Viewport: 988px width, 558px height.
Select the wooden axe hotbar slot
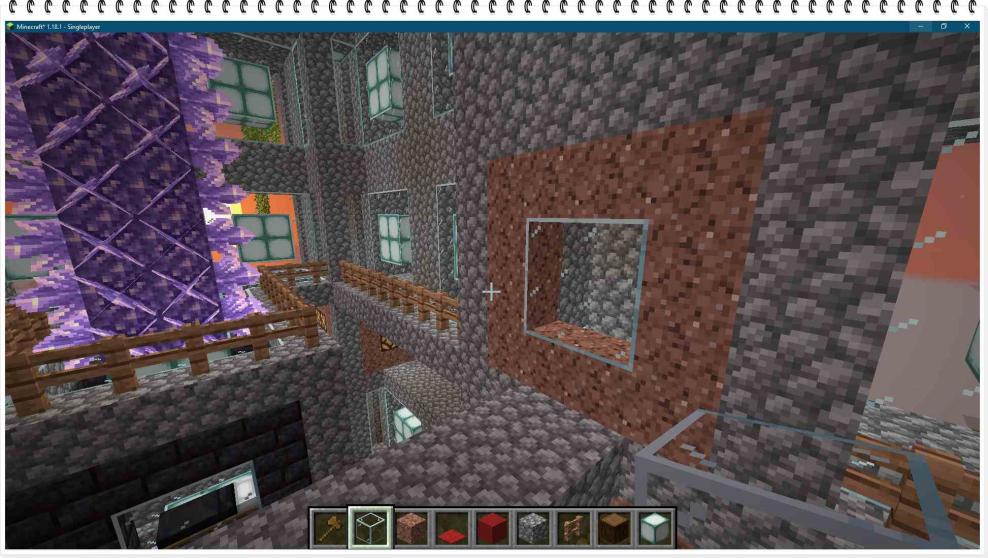coord(328,527)
